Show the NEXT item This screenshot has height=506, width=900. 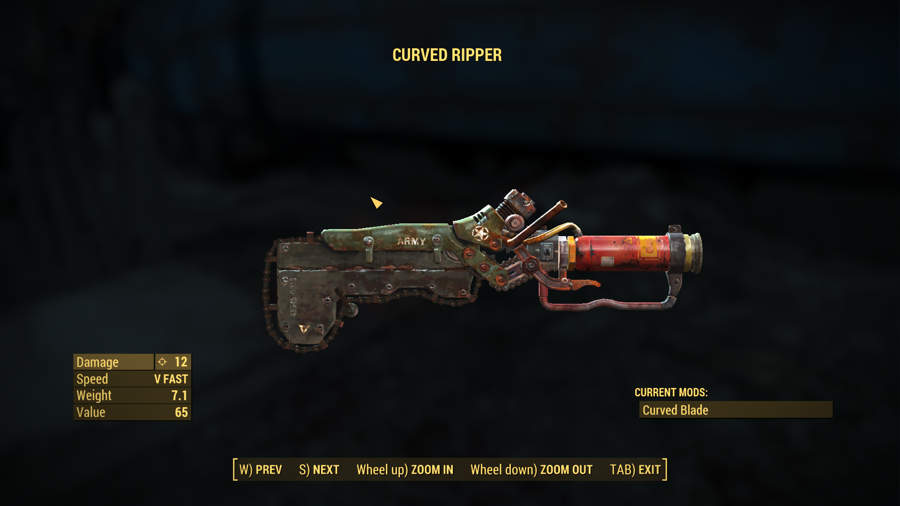coord(319,469)
